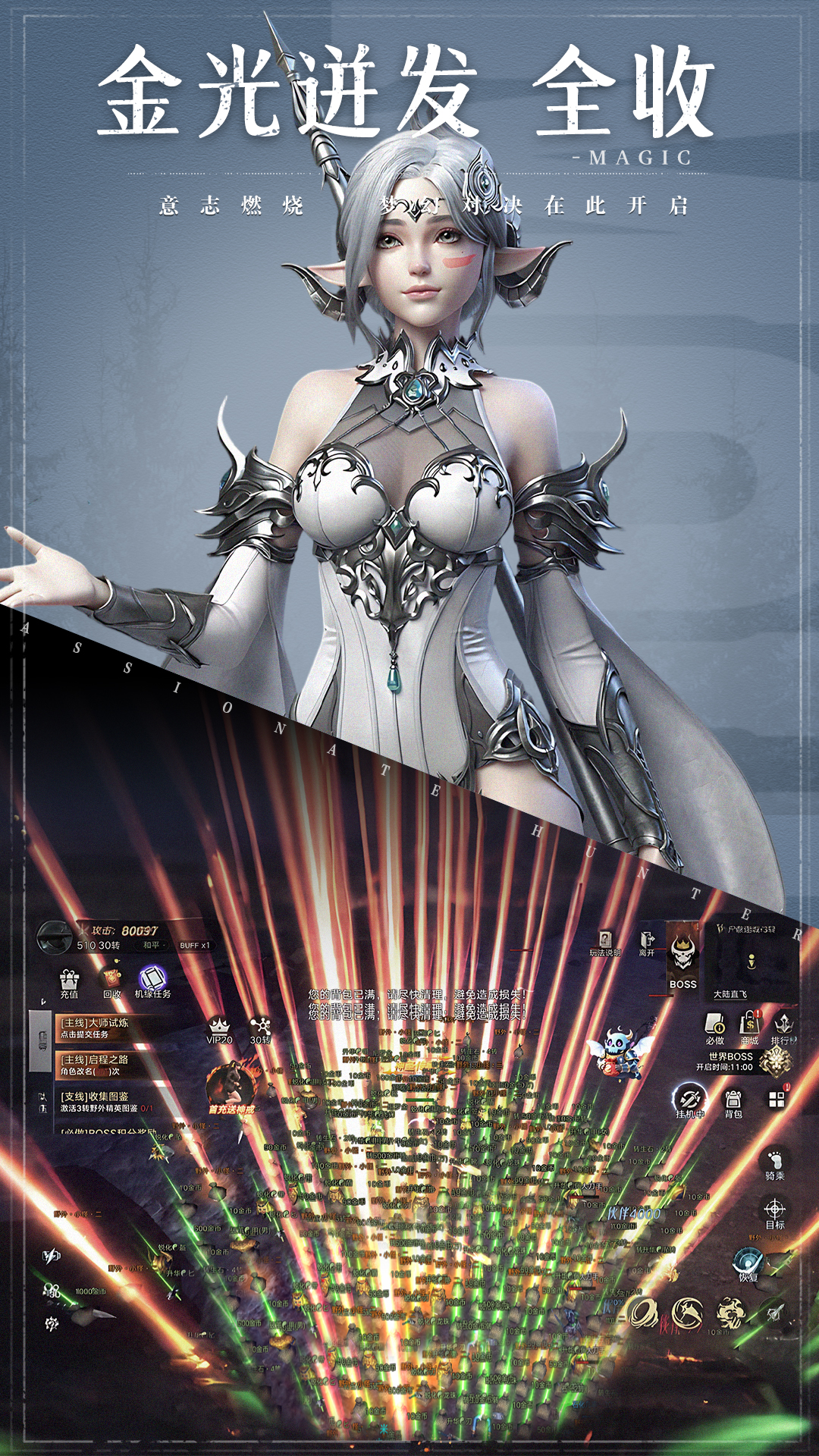Open the VIP20 crown icon
This screenshot has height=1456, width=819.
[219, 1030]
